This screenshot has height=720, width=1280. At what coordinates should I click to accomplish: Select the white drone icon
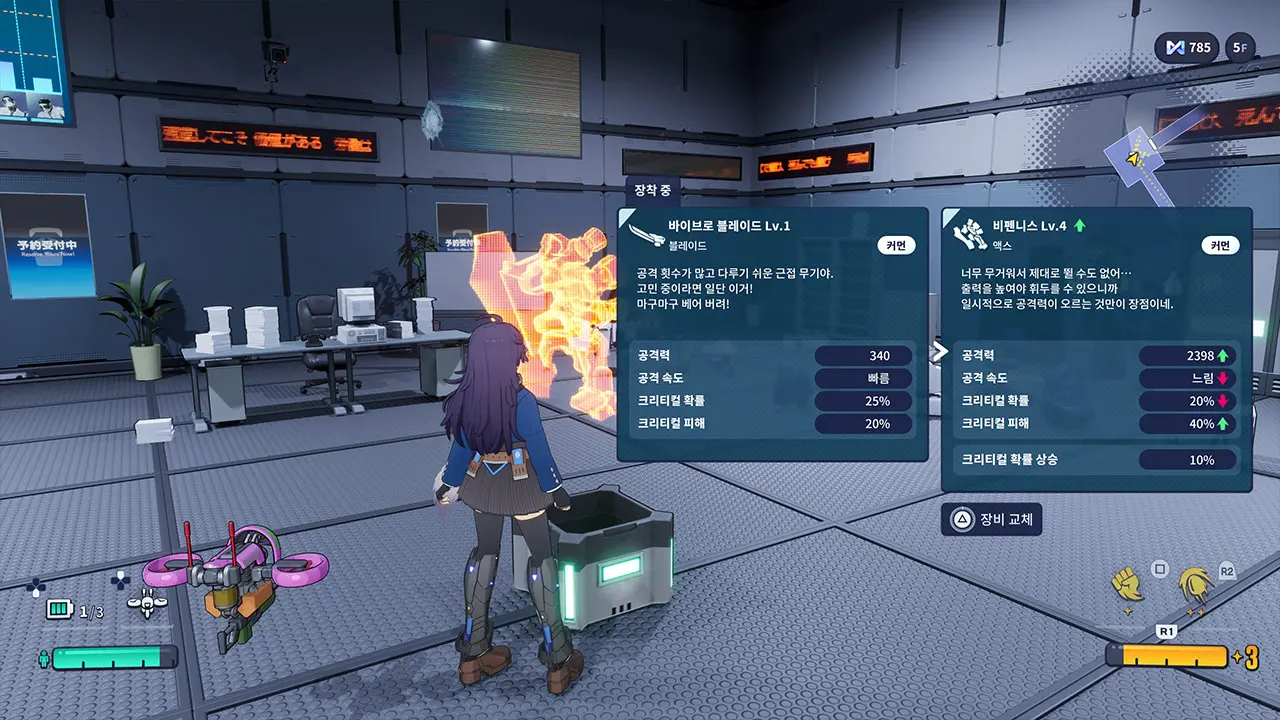point(147,602)
